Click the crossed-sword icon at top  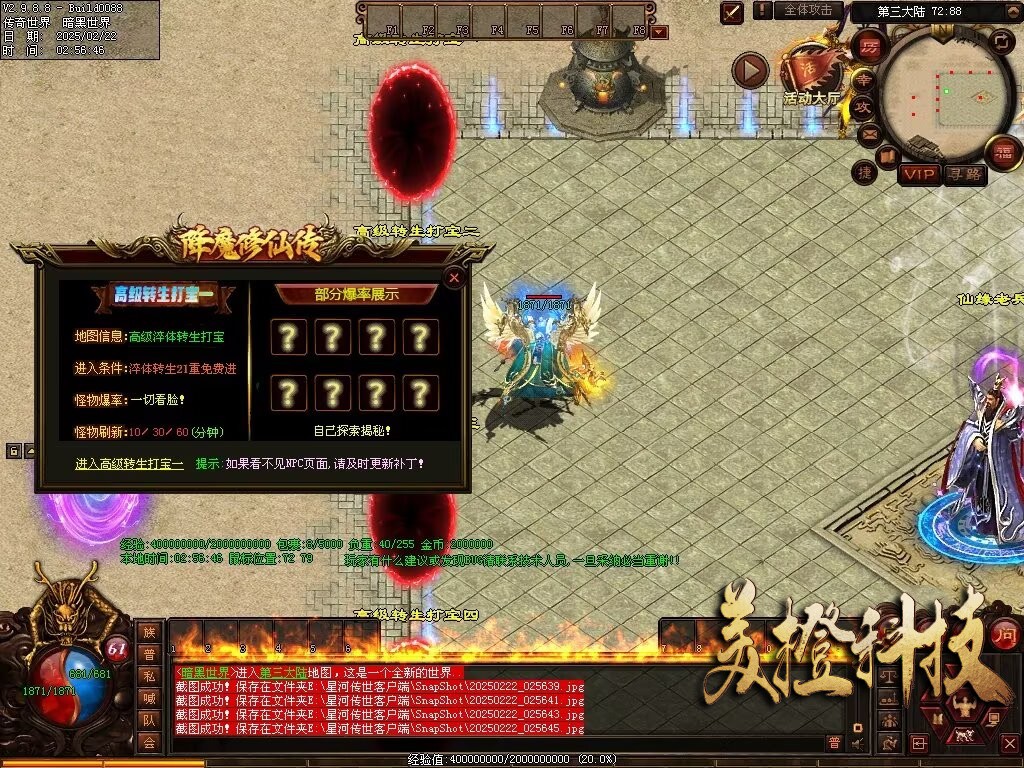(x=732, y=12)
